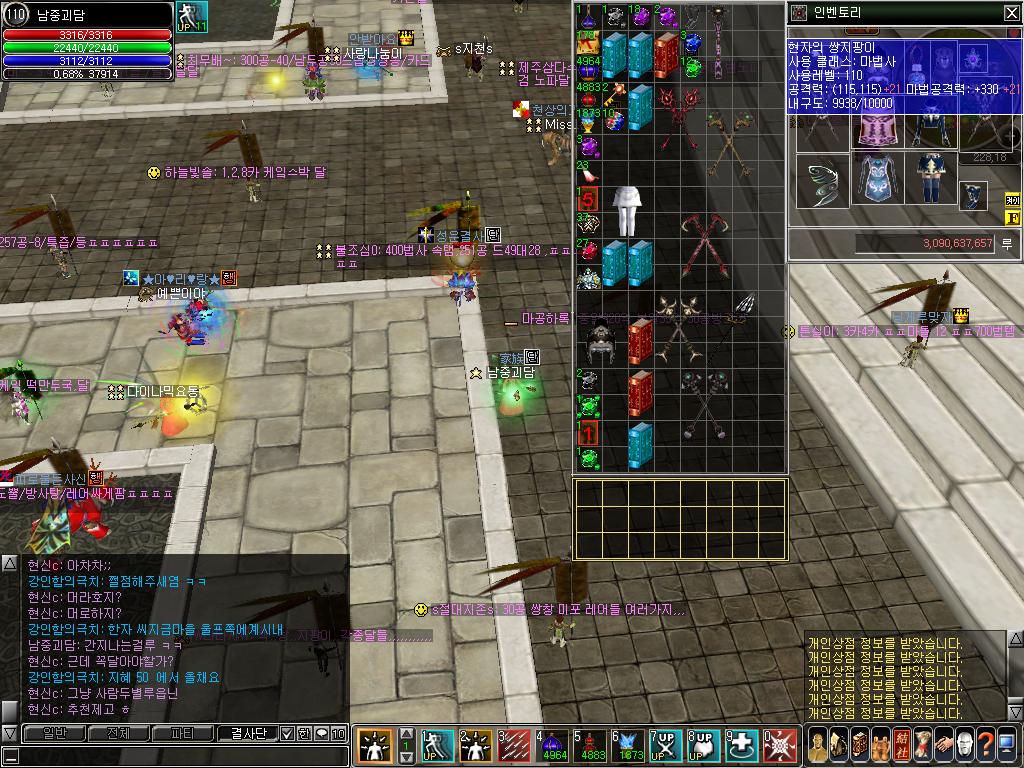Select the red number 5 scroll item
This screenshot has width=1024, height=768.
[588, 198]
